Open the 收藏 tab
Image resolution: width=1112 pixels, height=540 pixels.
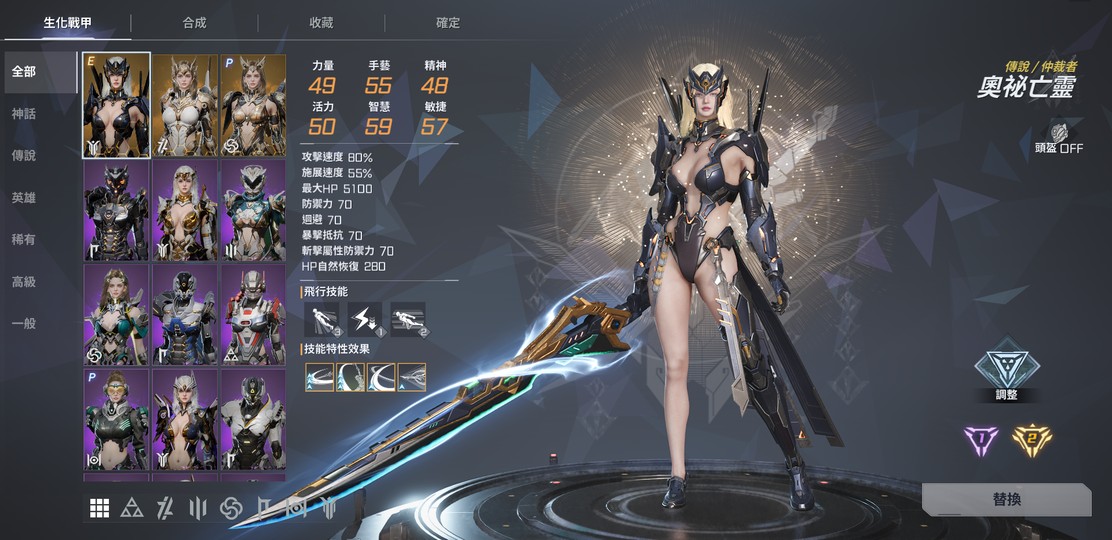[x=321, y=22]
